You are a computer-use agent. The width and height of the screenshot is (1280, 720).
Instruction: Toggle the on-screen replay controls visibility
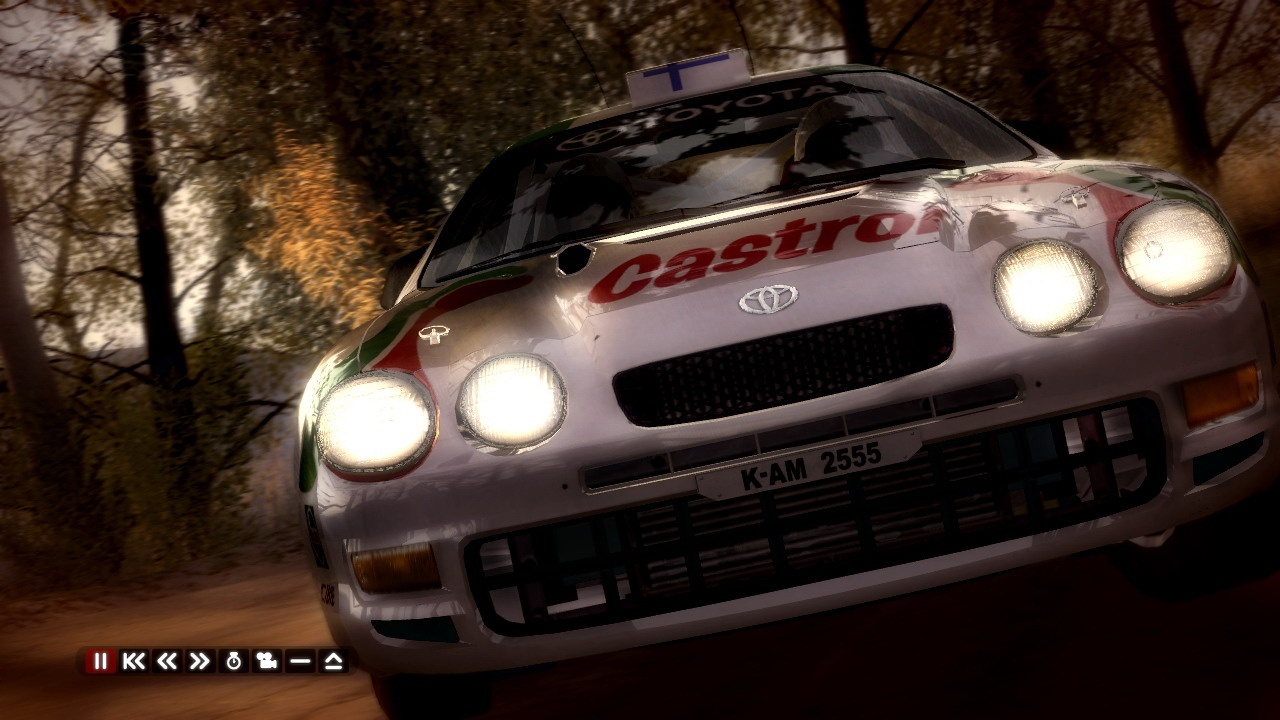pyautogui.click(x=300, y=662)
